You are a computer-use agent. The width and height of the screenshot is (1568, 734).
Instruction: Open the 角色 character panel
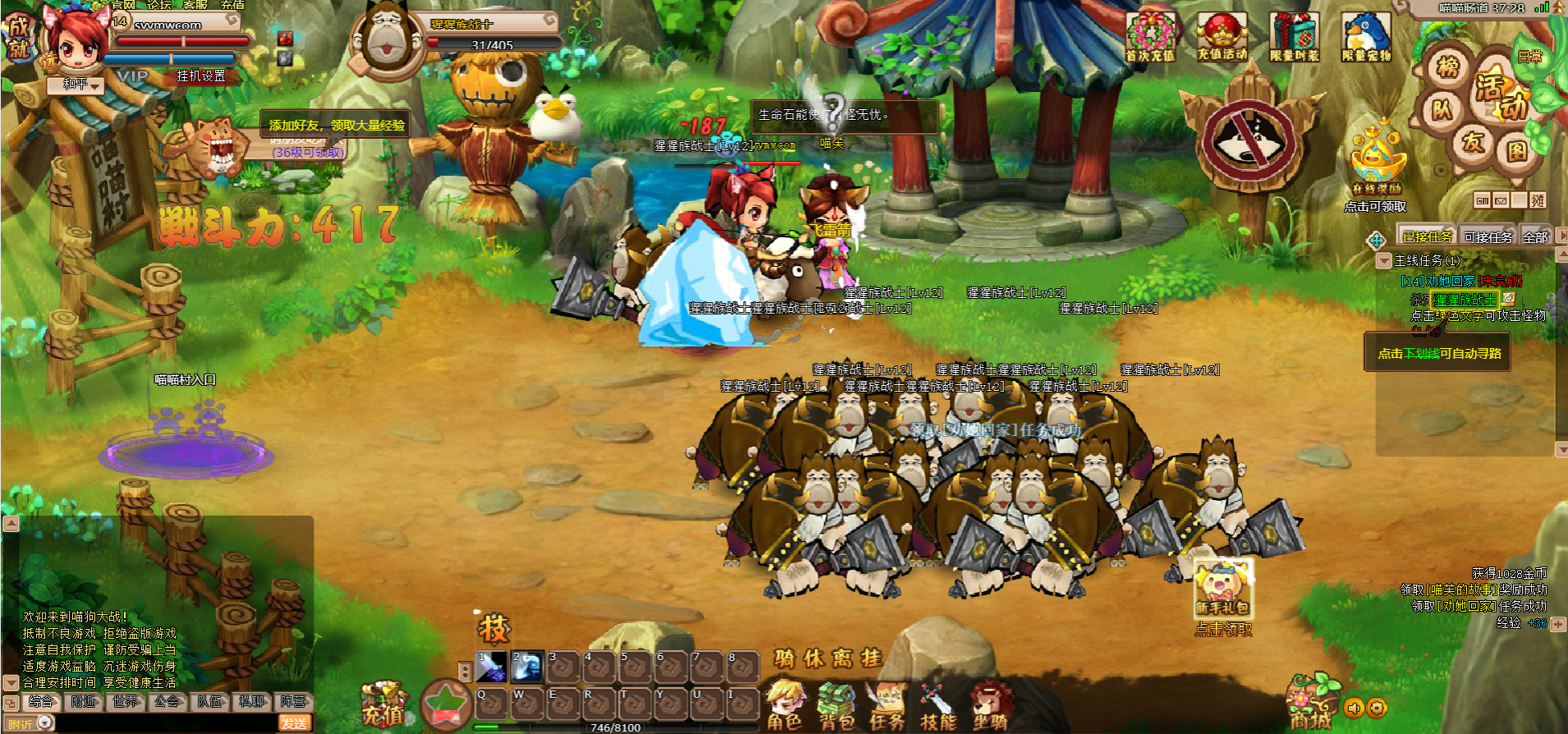click(785, 705)
